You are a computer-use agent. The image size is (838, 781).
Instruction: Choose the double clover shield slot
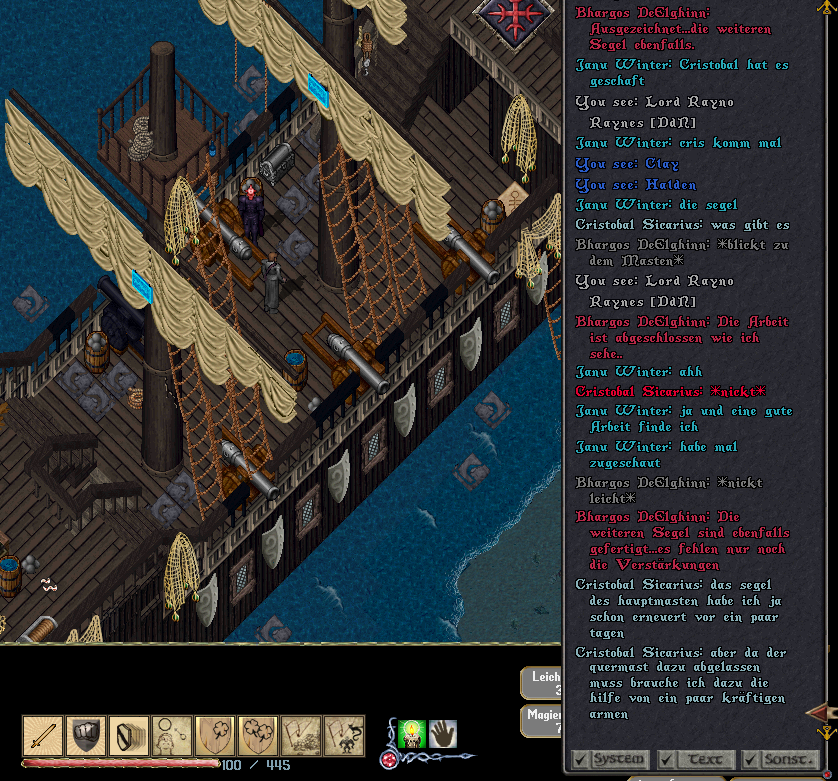258,736
